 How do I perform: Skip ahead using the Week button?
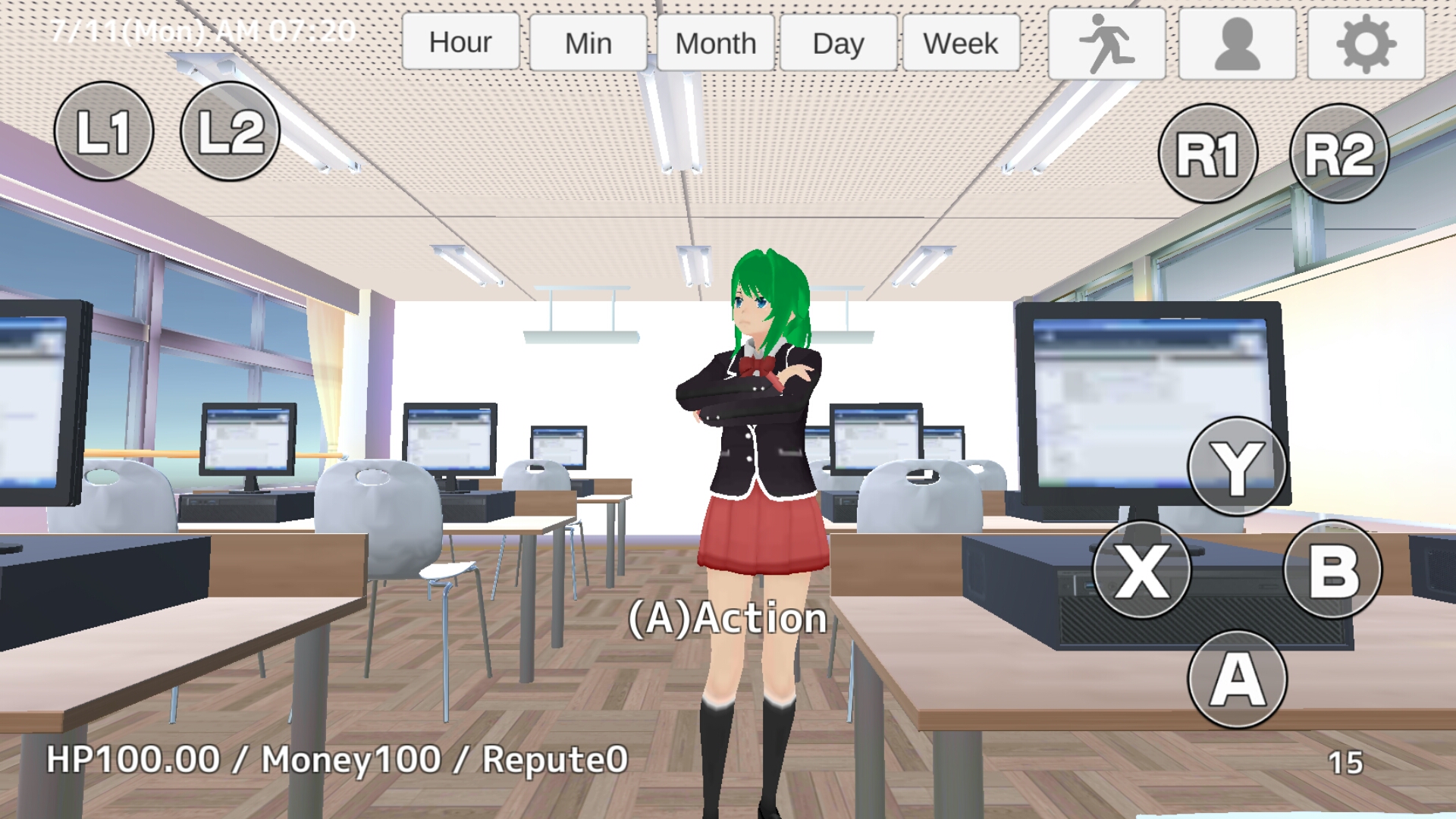click(x=960, y=42)
